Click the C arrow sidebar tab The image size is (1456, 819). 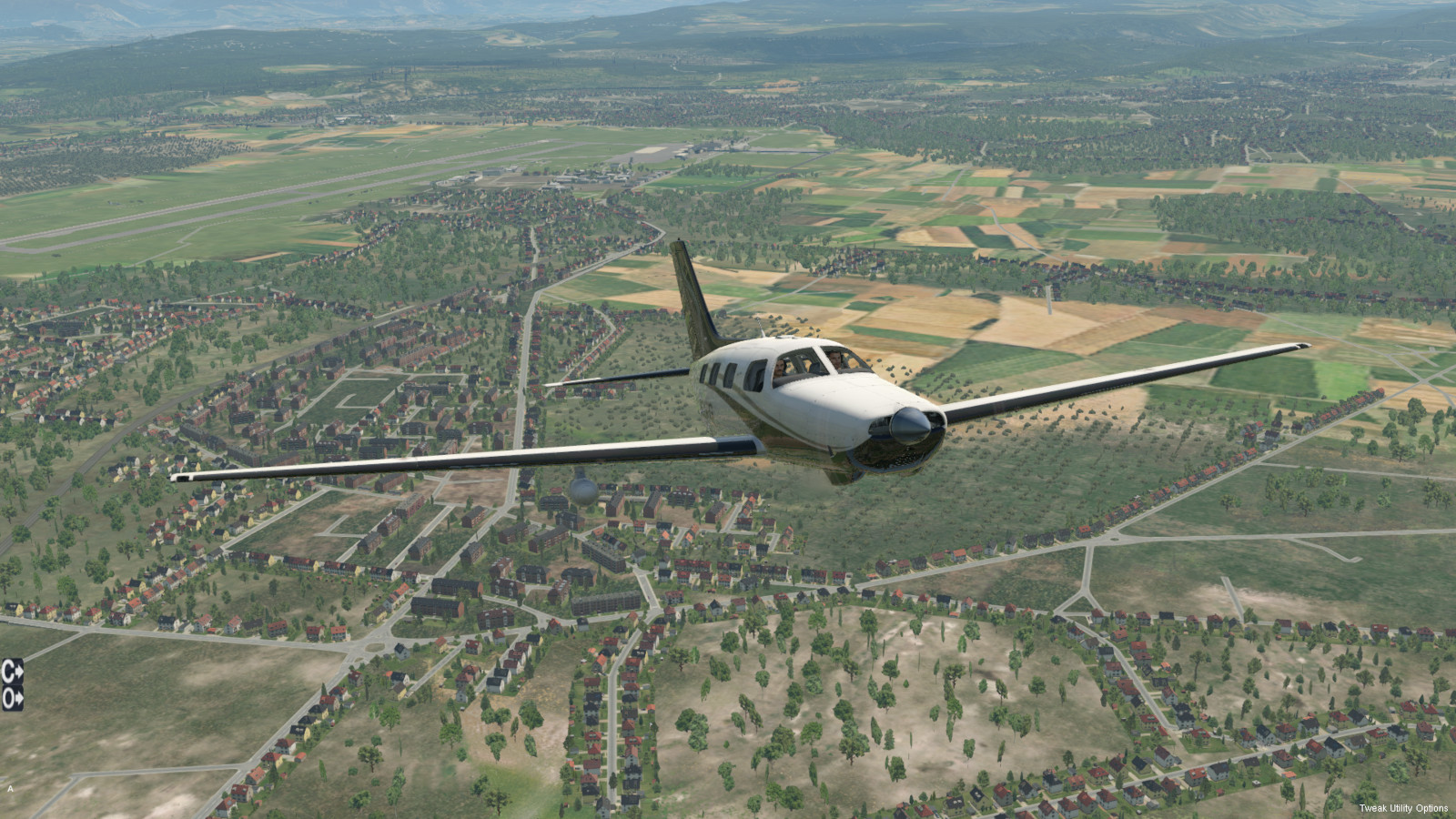click(12, 672)
